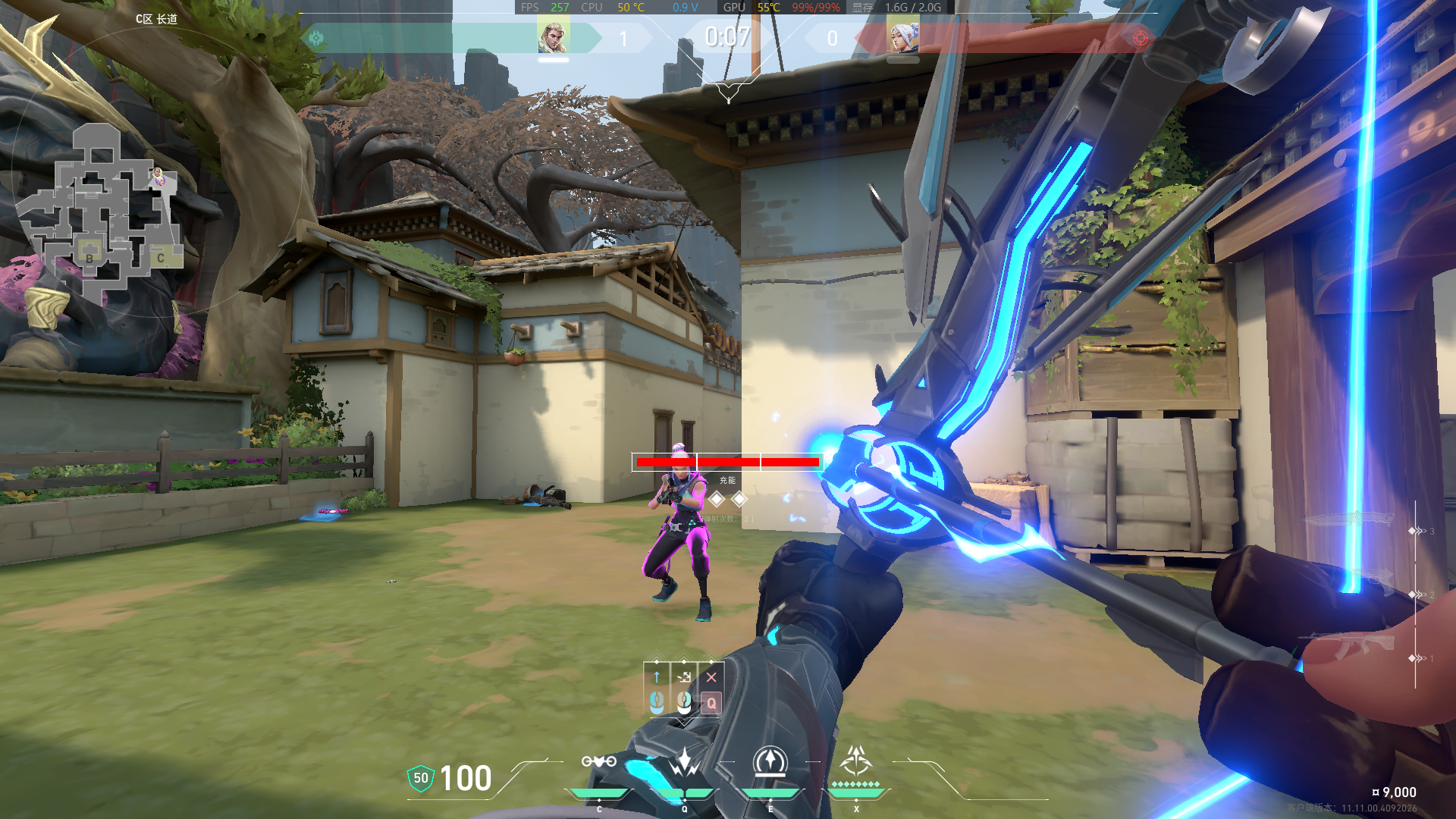Viewport: 1456px width, 819px height.
Task: Click the red enemy team emblem at top
Action: pos(1139,37)
